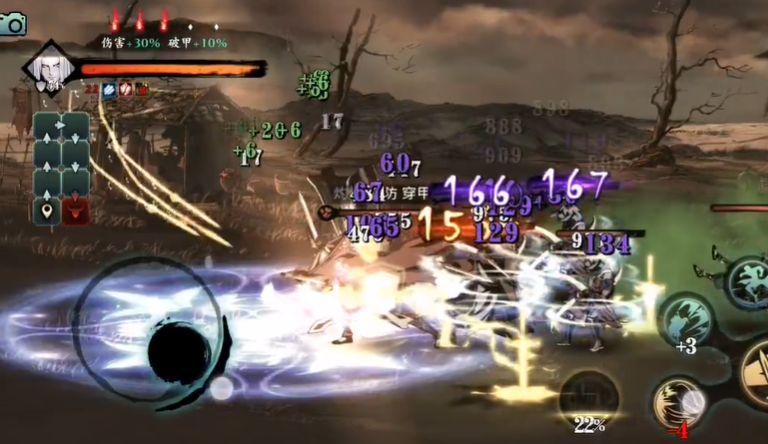The height and width of the screenshot is (444, 768).
Task: Tap the camera screenshot icon
Action: tap(13, 24)
